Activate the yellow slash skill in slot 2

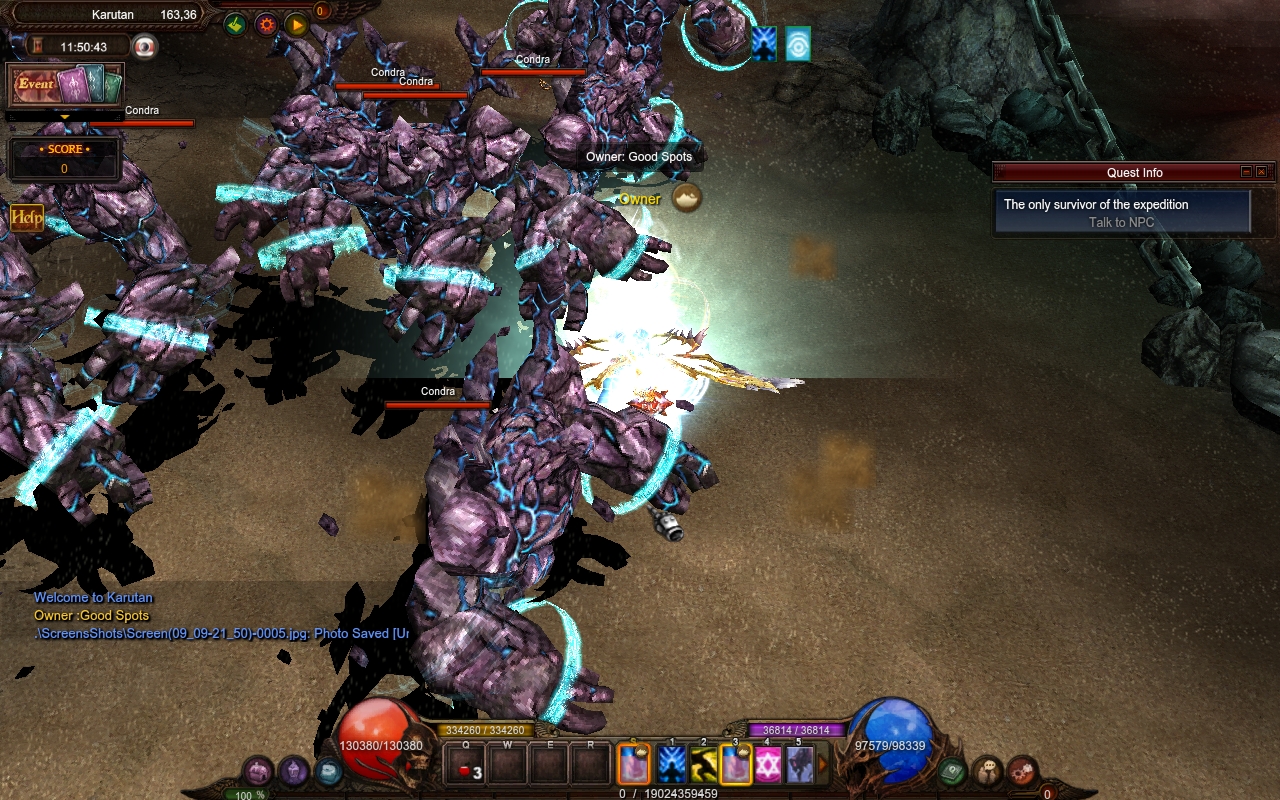point(702,765)
